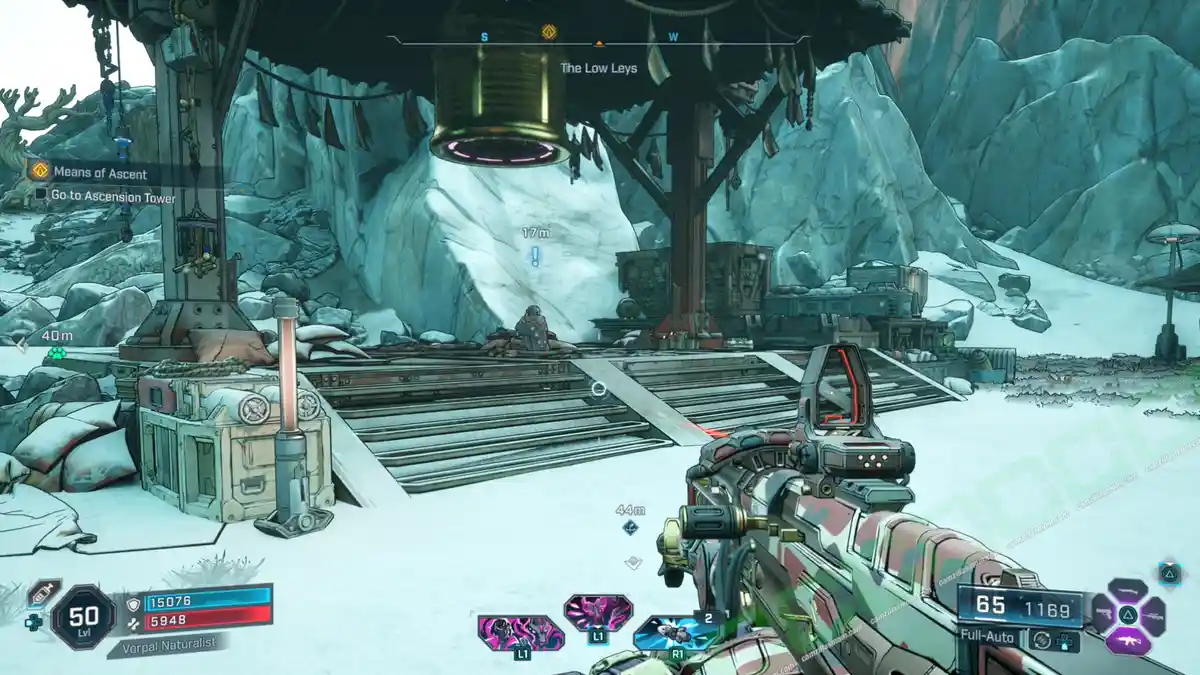Screen dimensions: 1200x675
Task: Activate the raised middle pink skill icon
Action: point(597,611)
